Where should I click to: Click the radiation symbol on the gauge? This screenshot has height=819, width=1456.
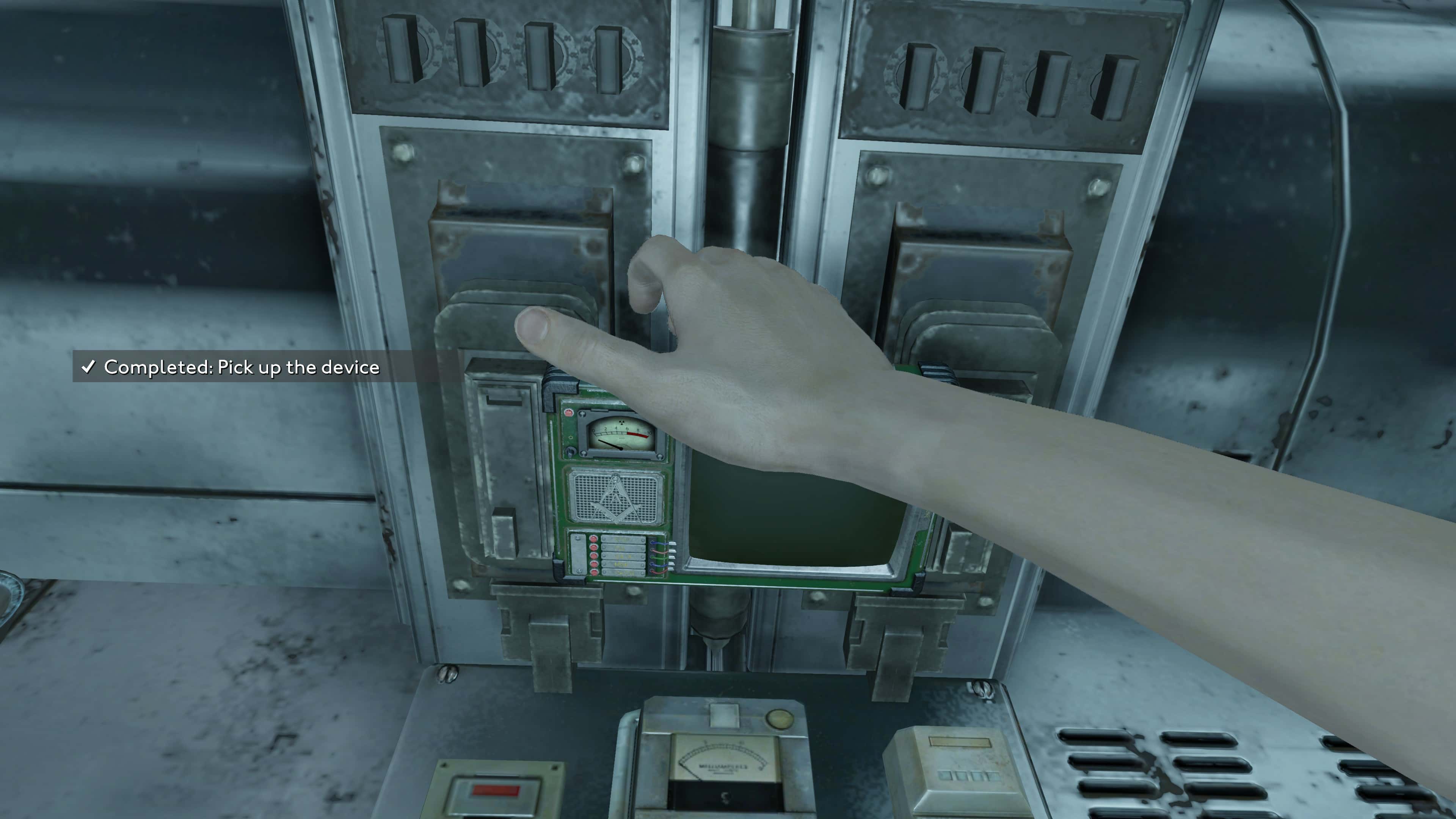point(622,422)
